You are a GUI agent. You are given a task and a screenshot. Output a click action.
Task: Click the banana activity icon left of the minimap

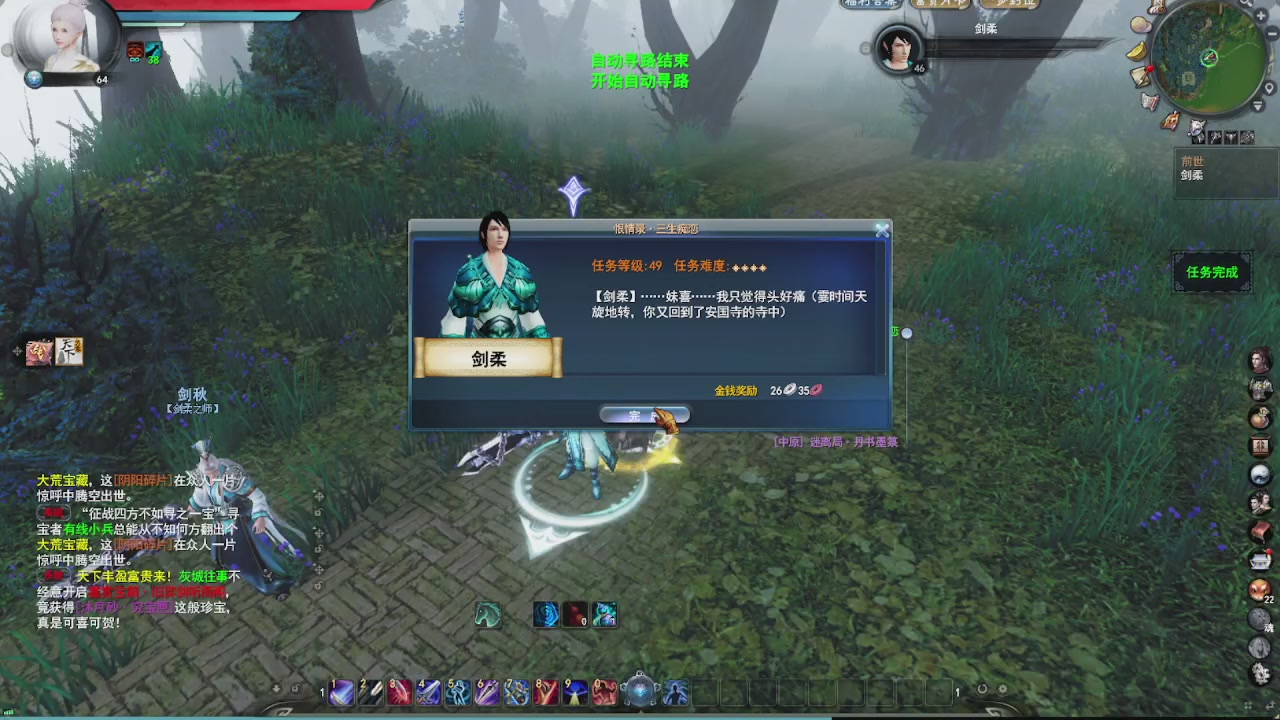pyautogui.click(x=1138, y=50)
